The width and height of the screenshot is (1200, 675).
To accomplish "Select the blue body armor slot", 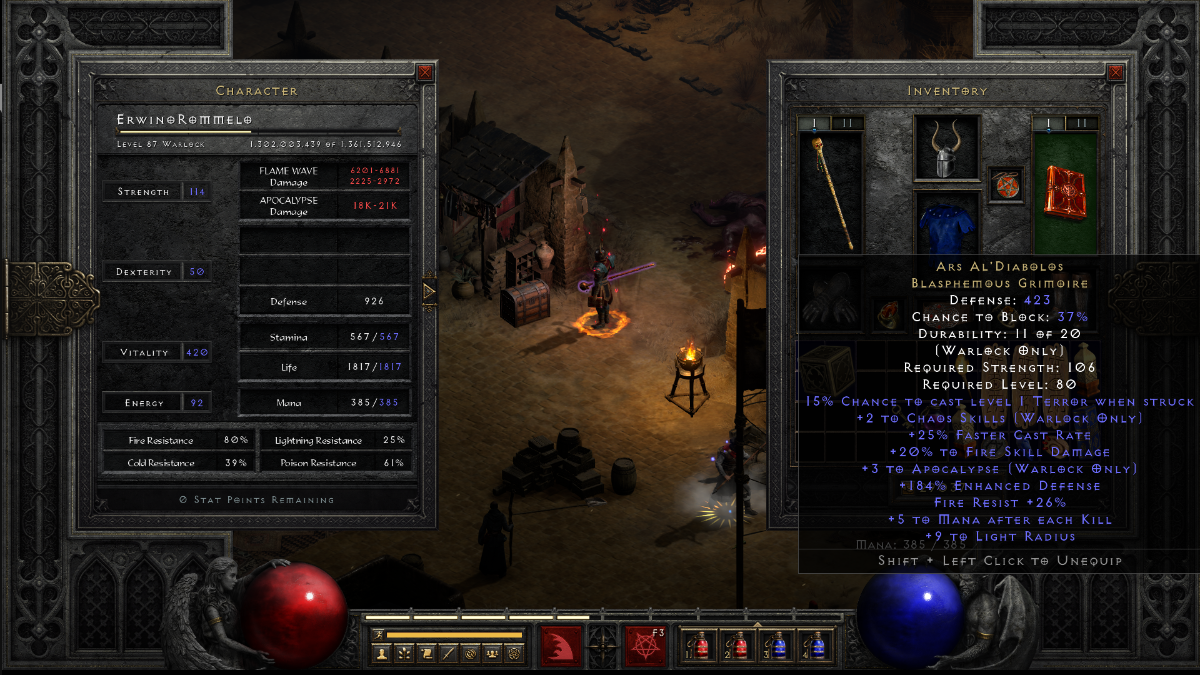I will pyautogui.click(x=946, y=225).
